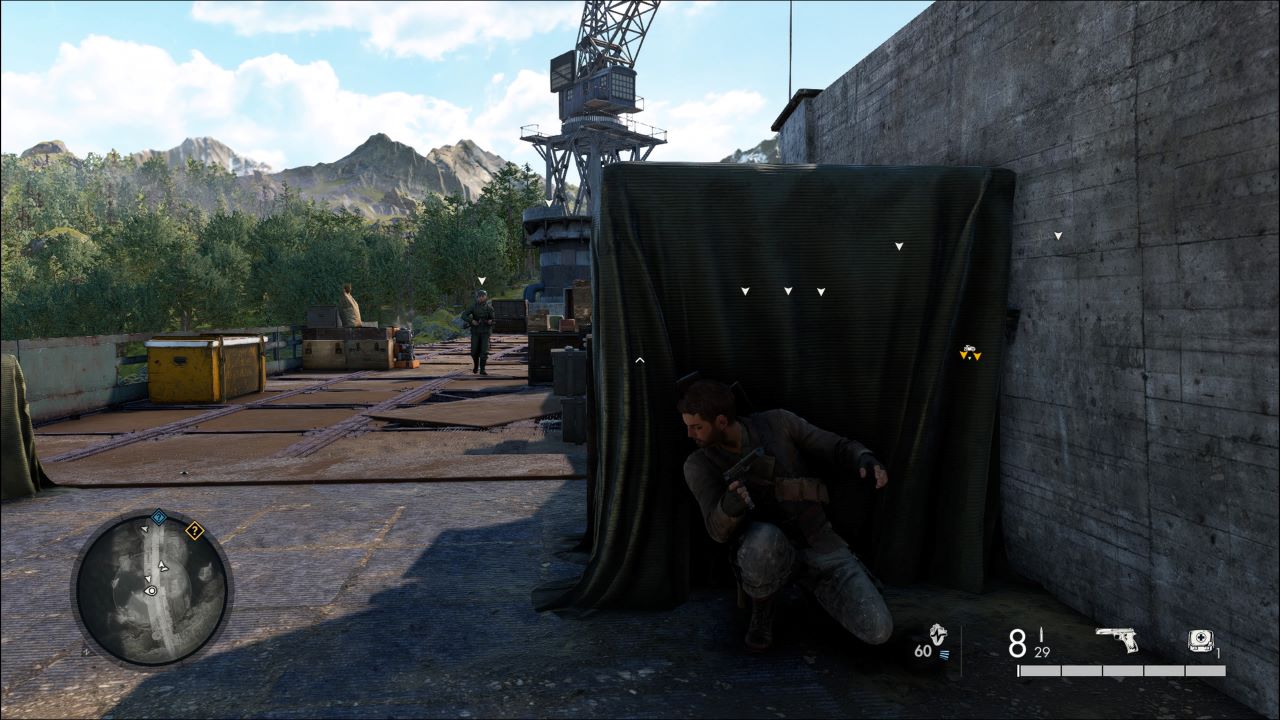Select the orange question mark marker on minimap
This screenshot has height=720, width=1280.
pos(194,531)
